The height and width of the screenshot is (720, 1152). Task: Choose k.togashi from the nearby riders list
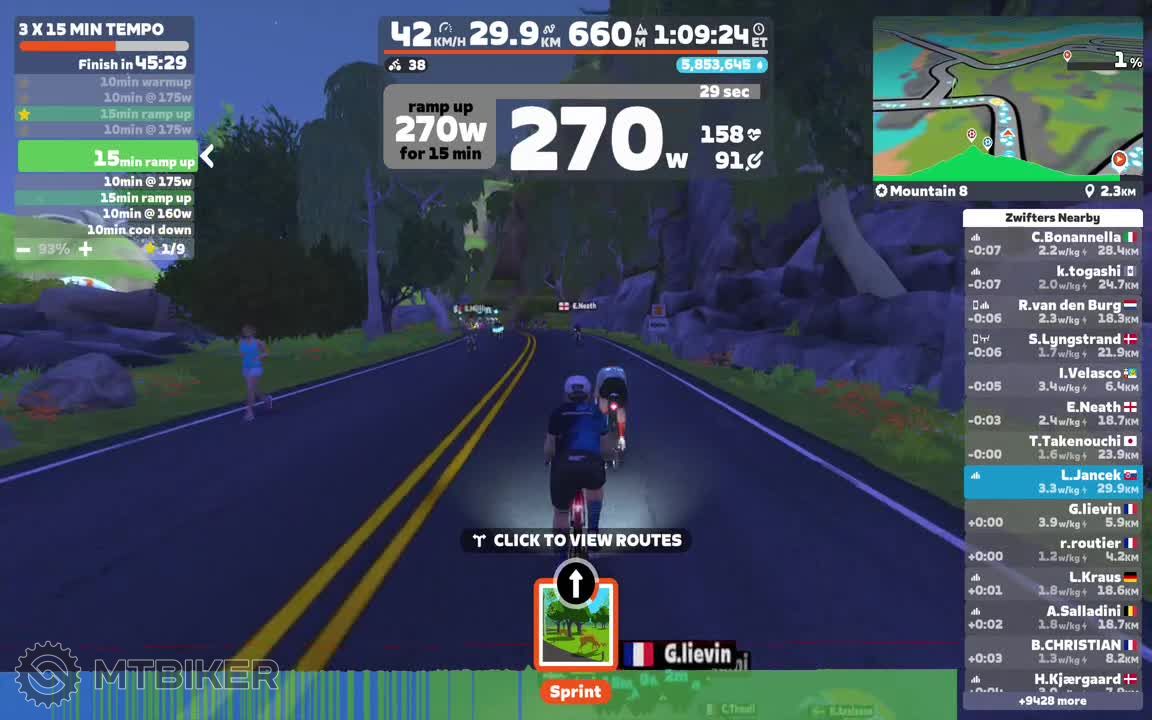tap(1052, 278)
